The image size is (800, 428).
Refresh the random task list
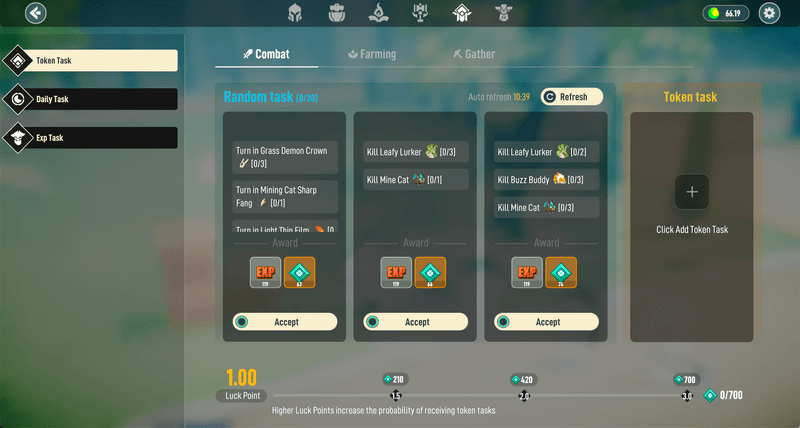(572, 97)
